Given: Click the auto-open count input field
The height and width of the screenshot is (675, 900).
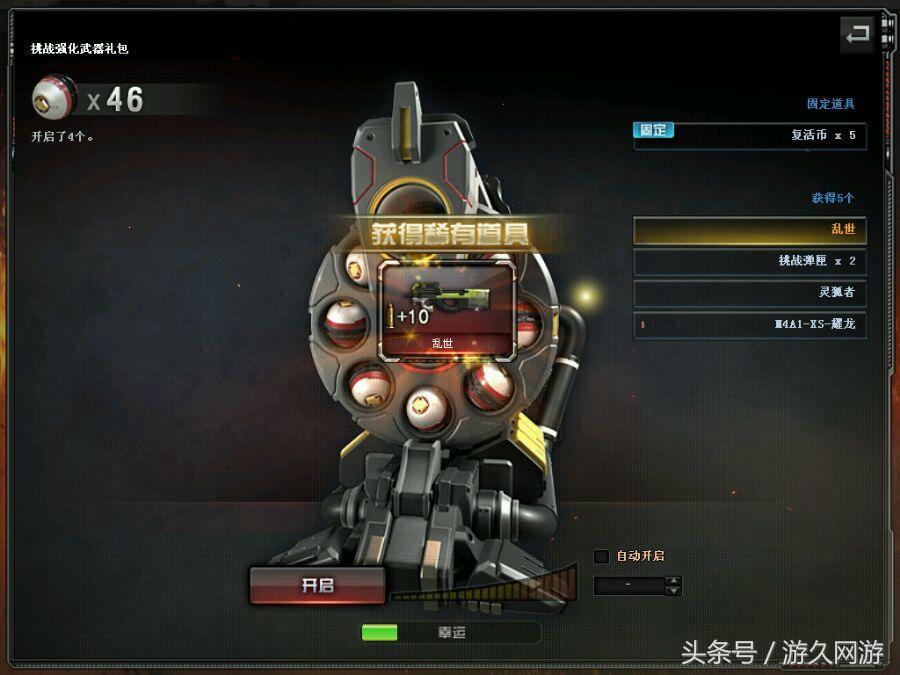Looking at the screenshot, I should (628, 586).
